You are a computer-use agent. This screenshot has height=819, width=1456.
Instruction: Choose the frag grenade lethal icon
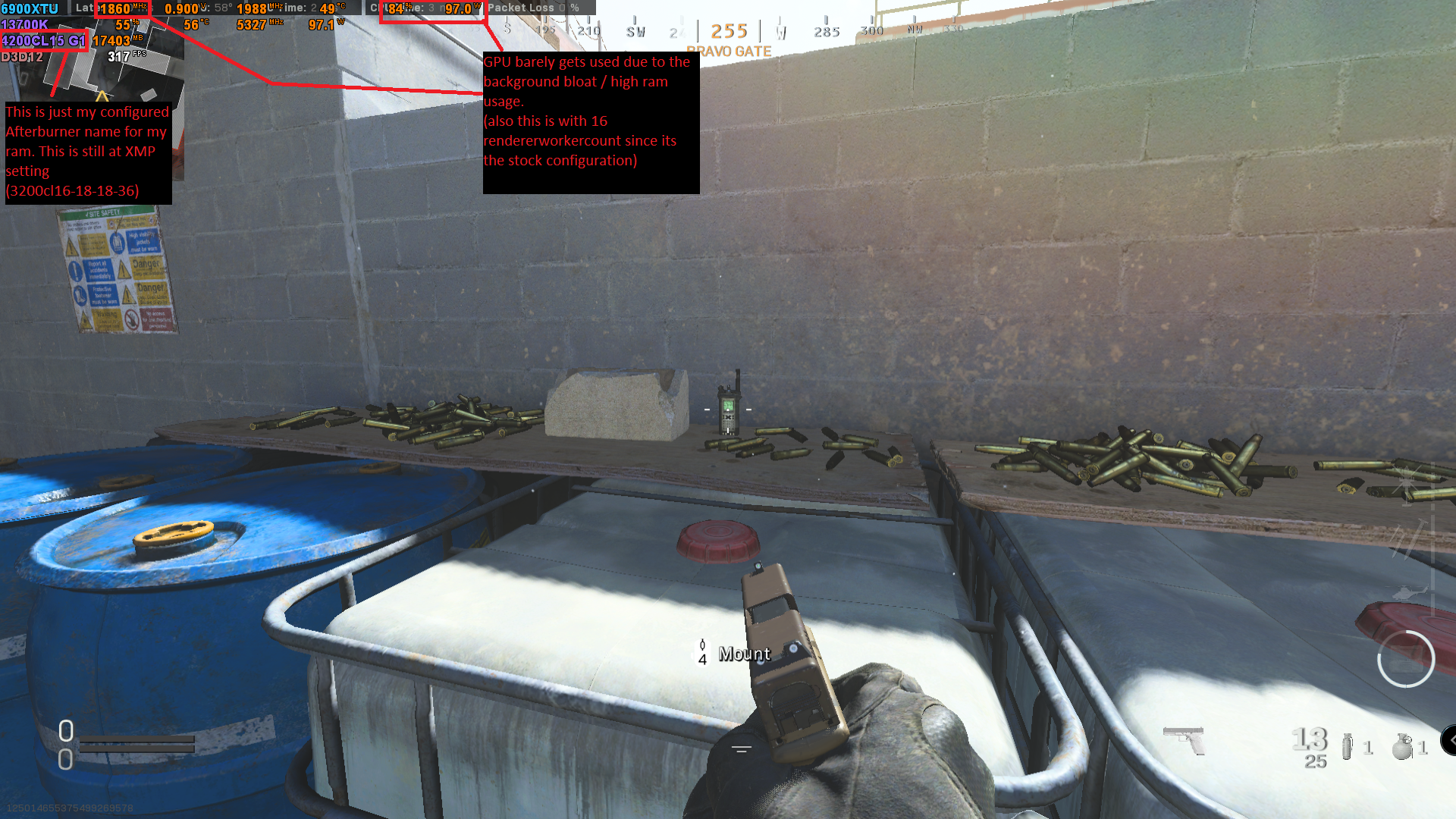click(1402, 746)
